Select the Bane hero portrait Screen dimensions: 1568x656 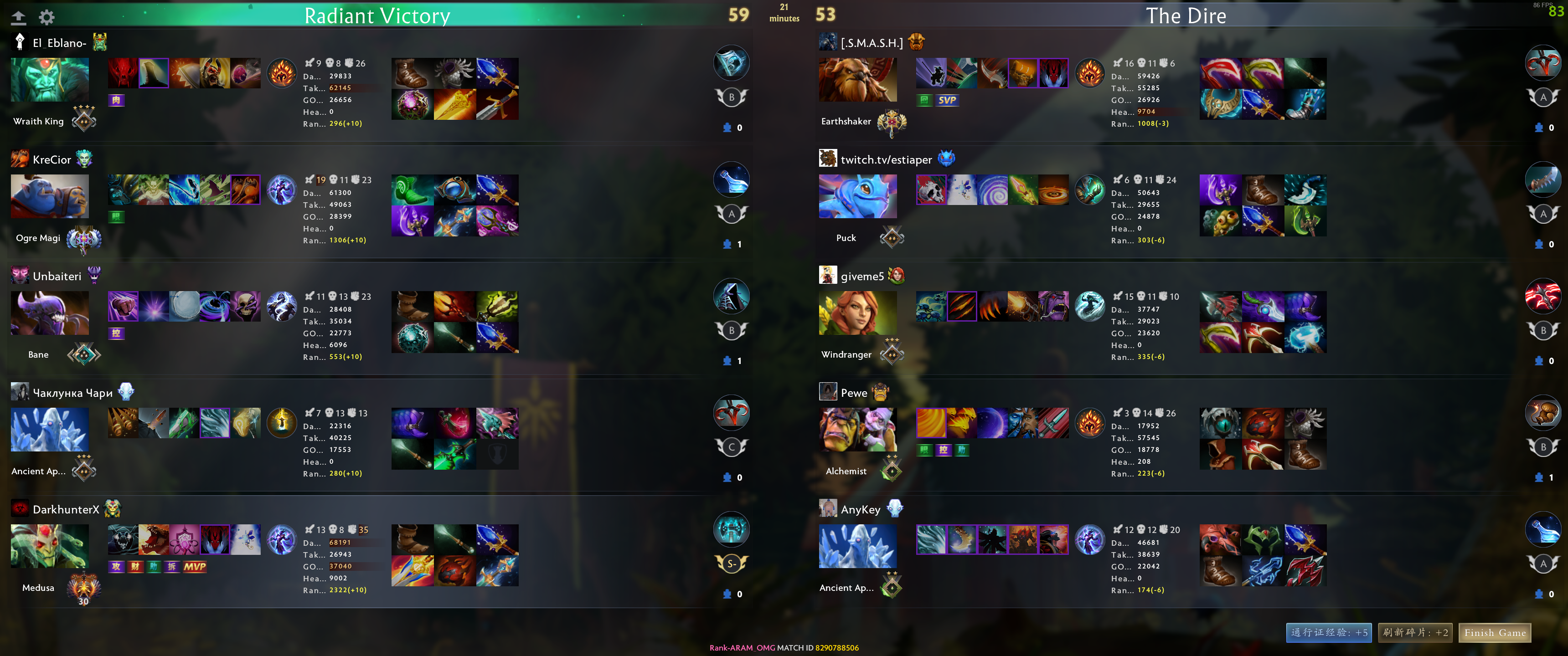coord(50,313)
